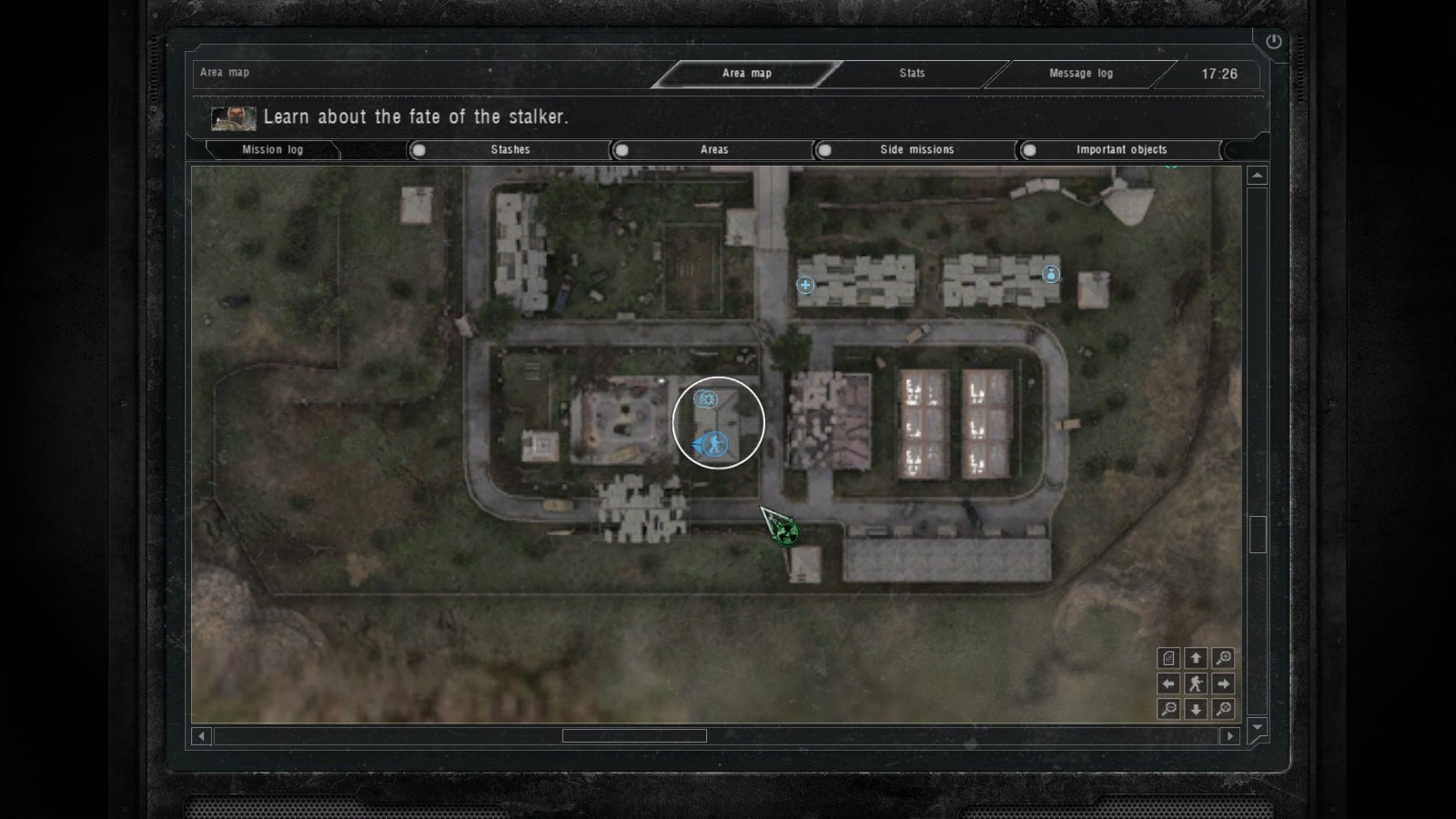Open the Message log tab
1456x819 pixels.
tap(1080, 74)
